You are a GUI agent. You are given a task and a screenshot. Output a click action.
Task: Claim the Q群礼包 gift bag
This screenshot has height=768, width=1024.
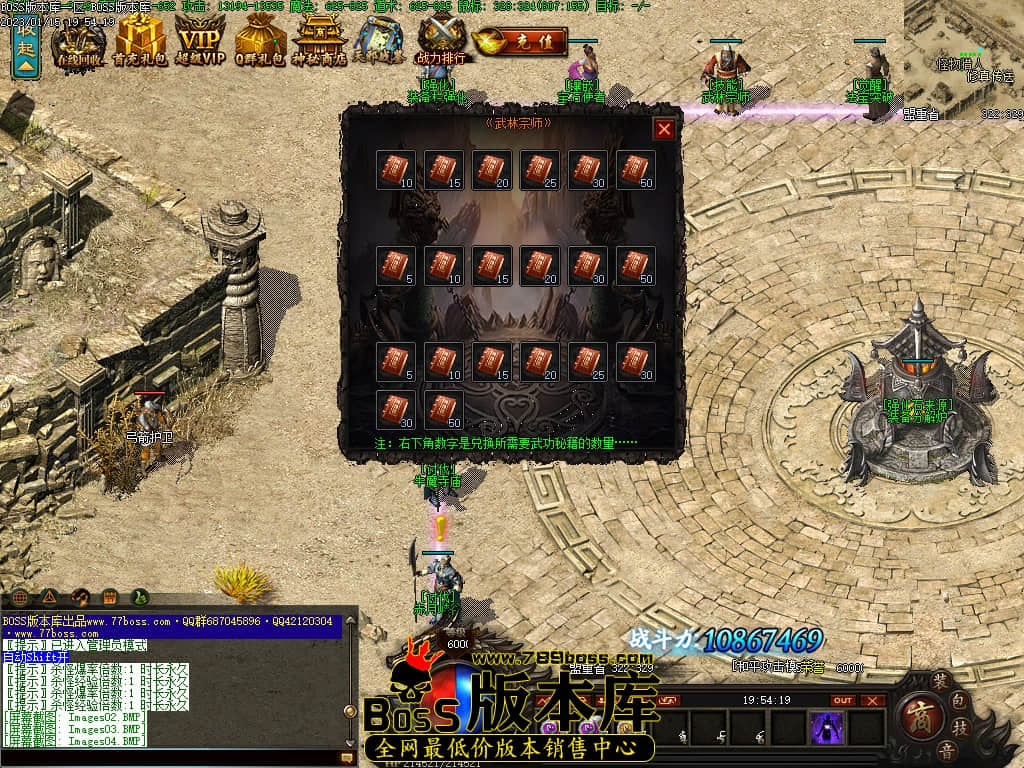(x=260, y=42)
